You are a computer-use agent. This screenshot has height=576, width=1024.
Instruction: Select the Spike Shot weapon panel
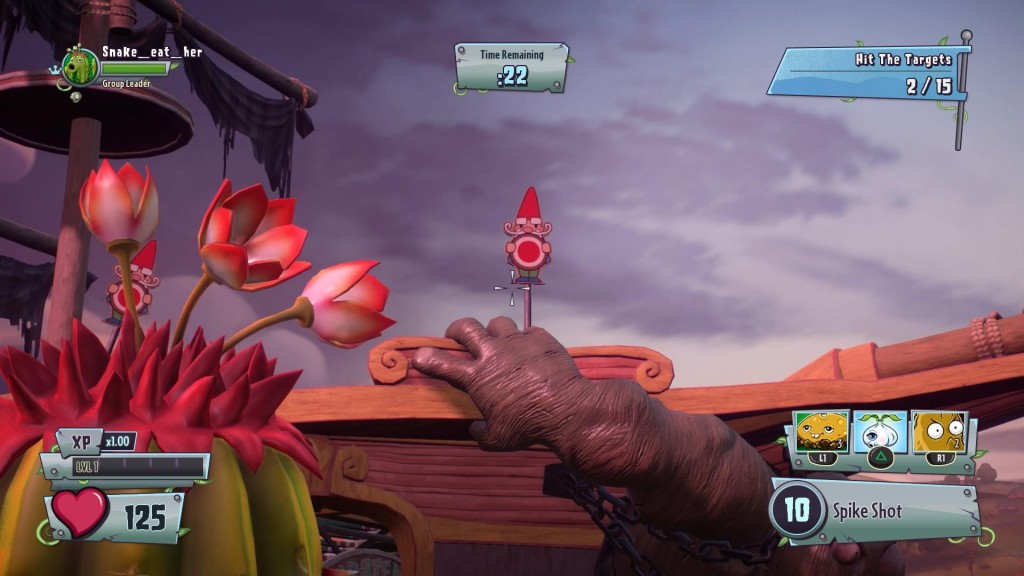(872, 511)
